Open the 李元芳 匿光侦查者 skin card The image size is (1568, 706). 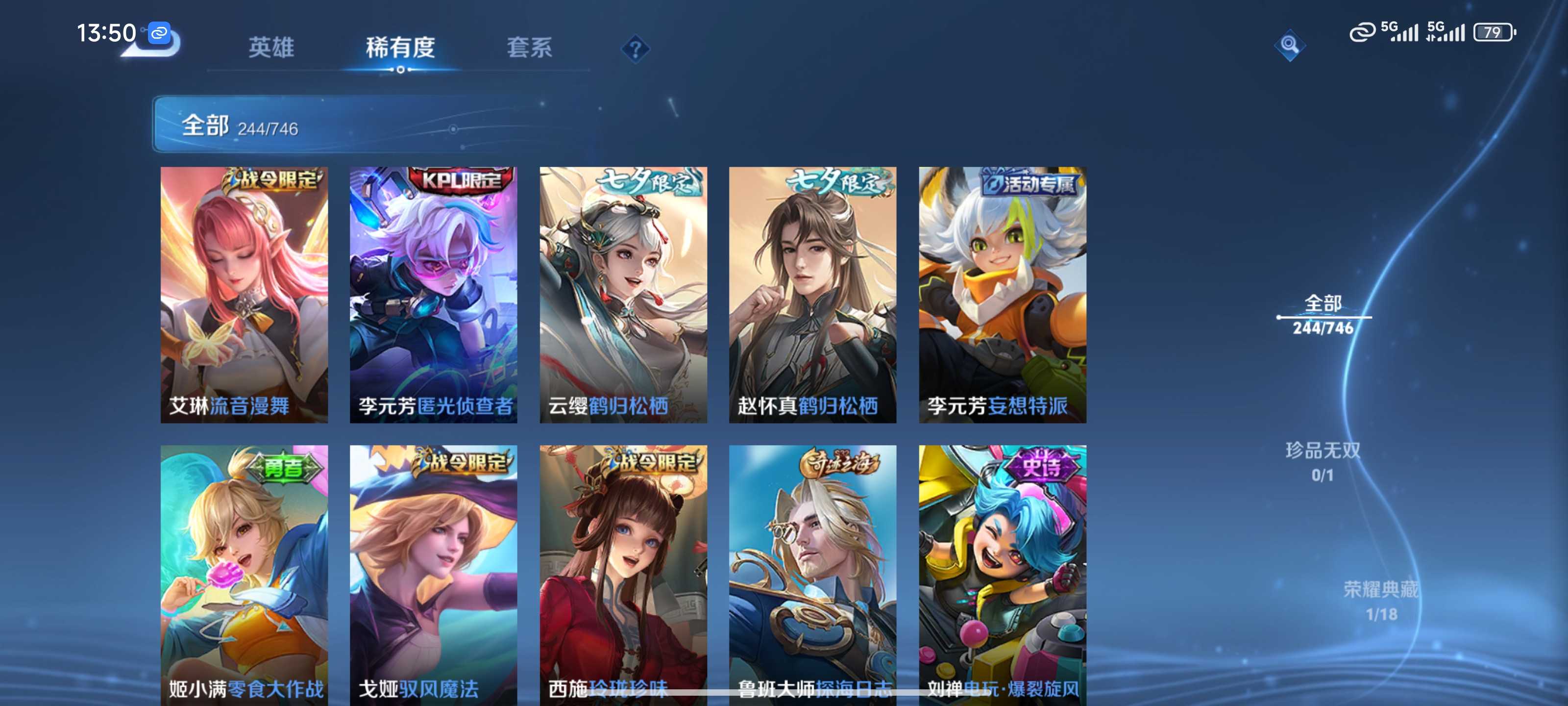[x=433, y=295]
